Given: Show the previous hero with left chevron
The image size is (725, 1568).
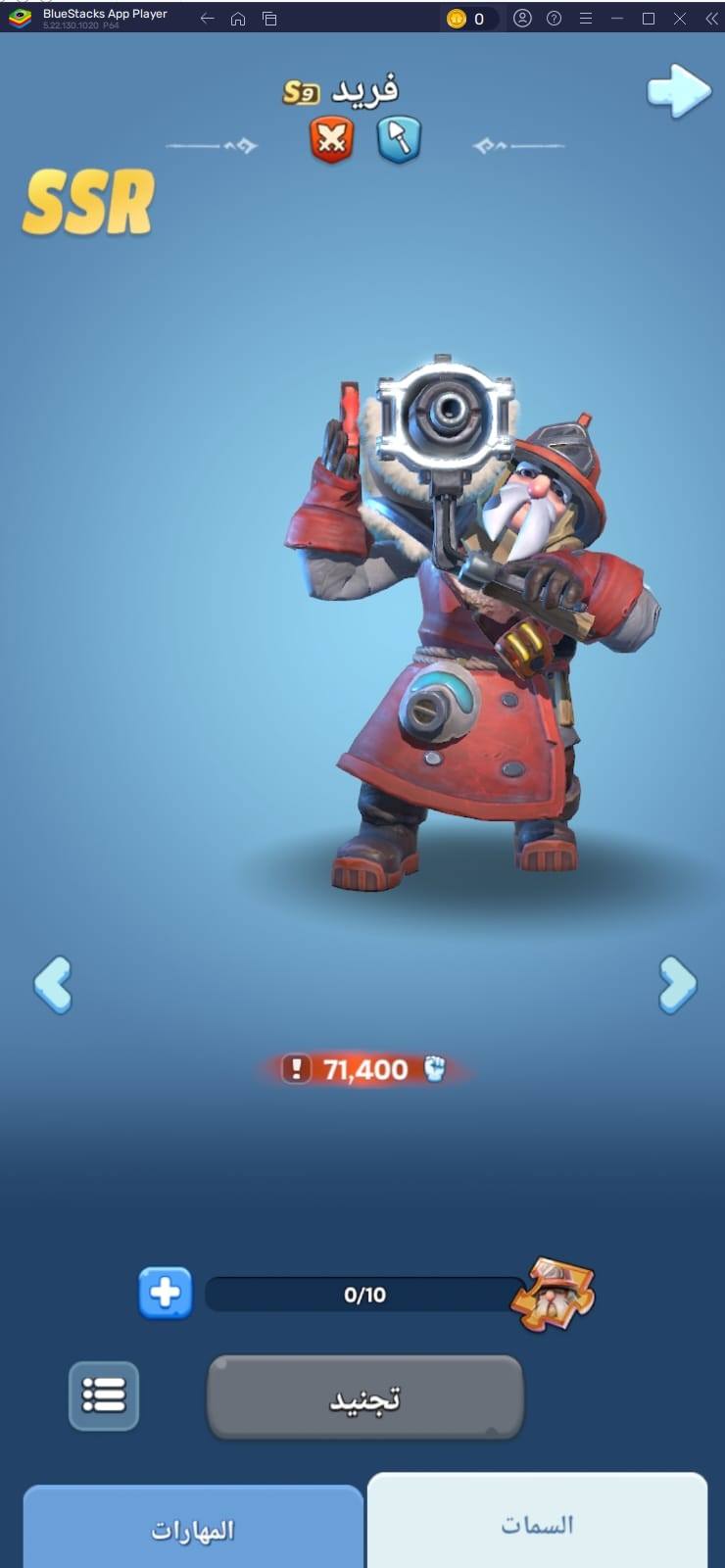Looking at the screenshot, I should coord(53,984).
